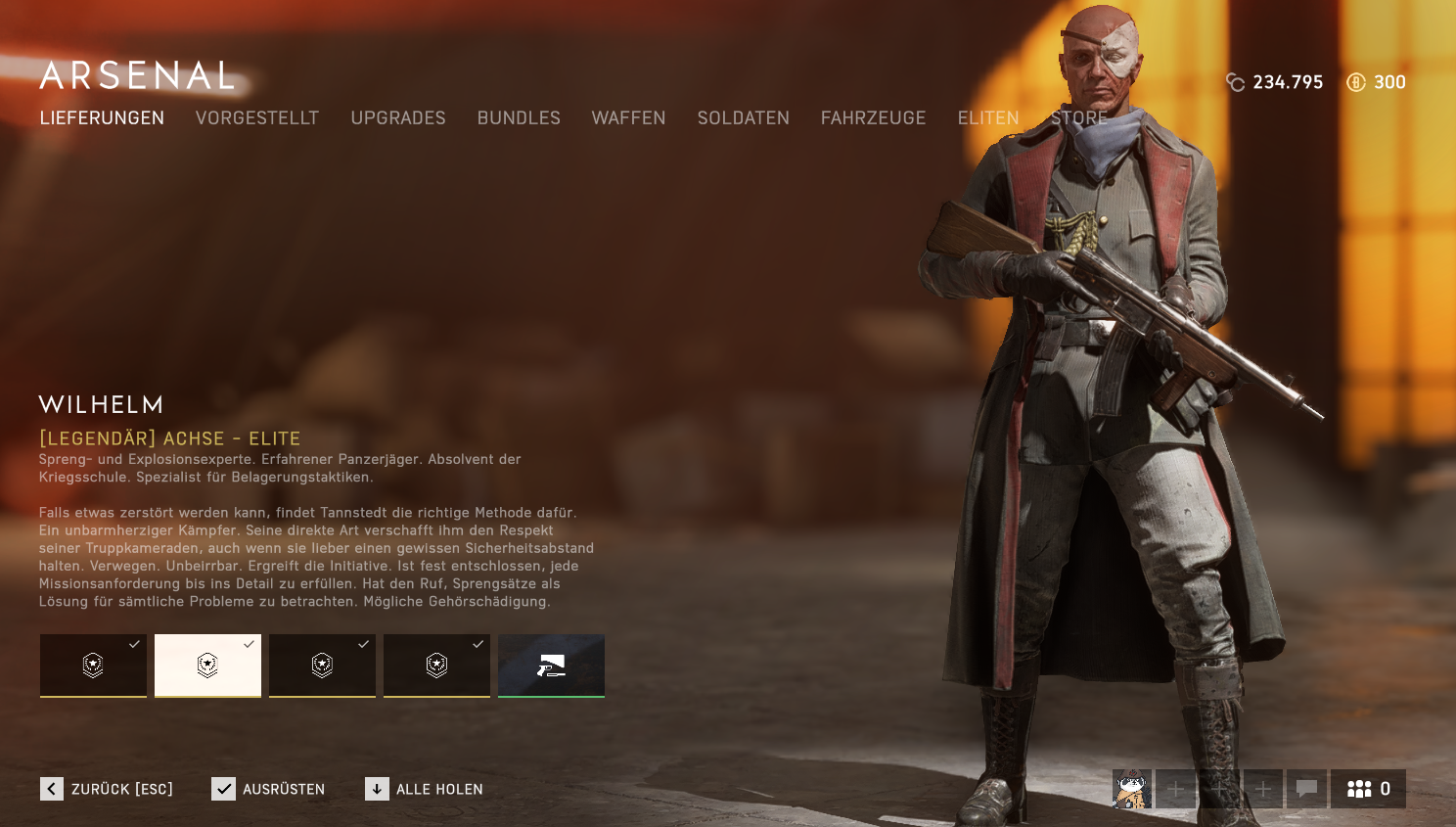Screen dimensions: 1456x827
Task: Select the Eliten tab
Action: tap(988, 118)
